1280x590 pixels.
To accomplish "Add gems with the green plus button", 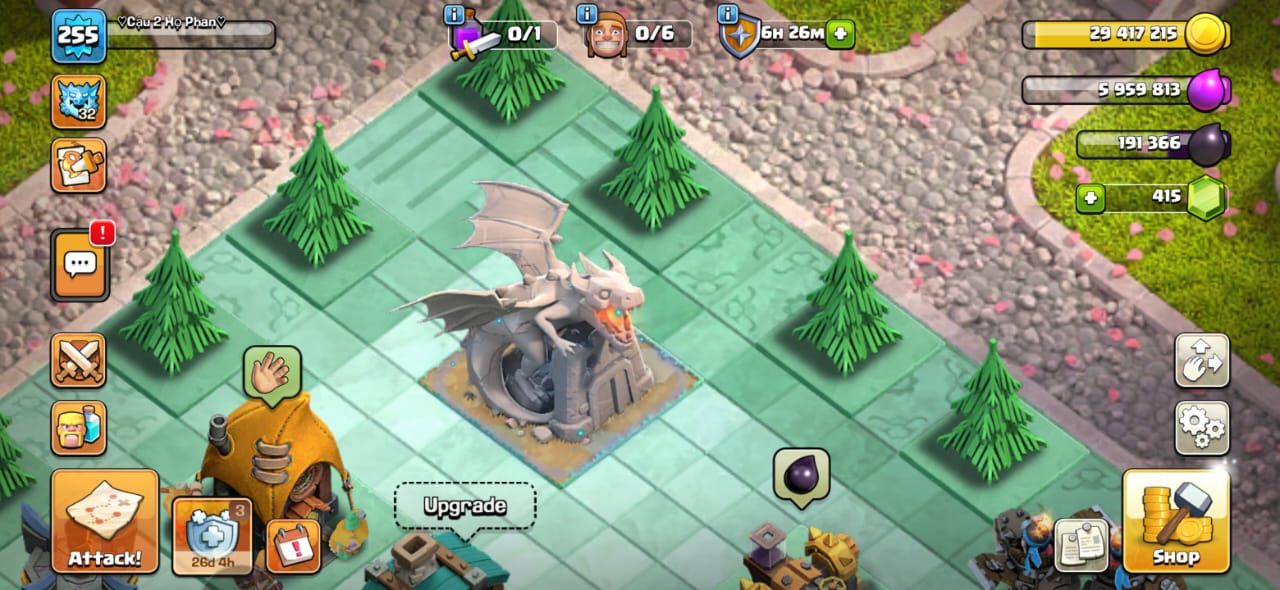I will click(x=1090, y=197).
